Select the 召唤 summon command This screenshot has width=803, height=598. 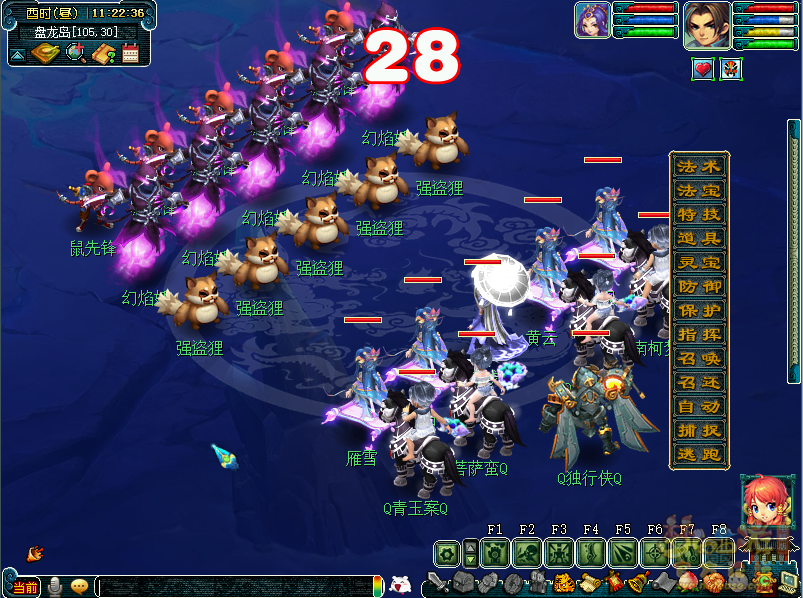coord(698,358)
